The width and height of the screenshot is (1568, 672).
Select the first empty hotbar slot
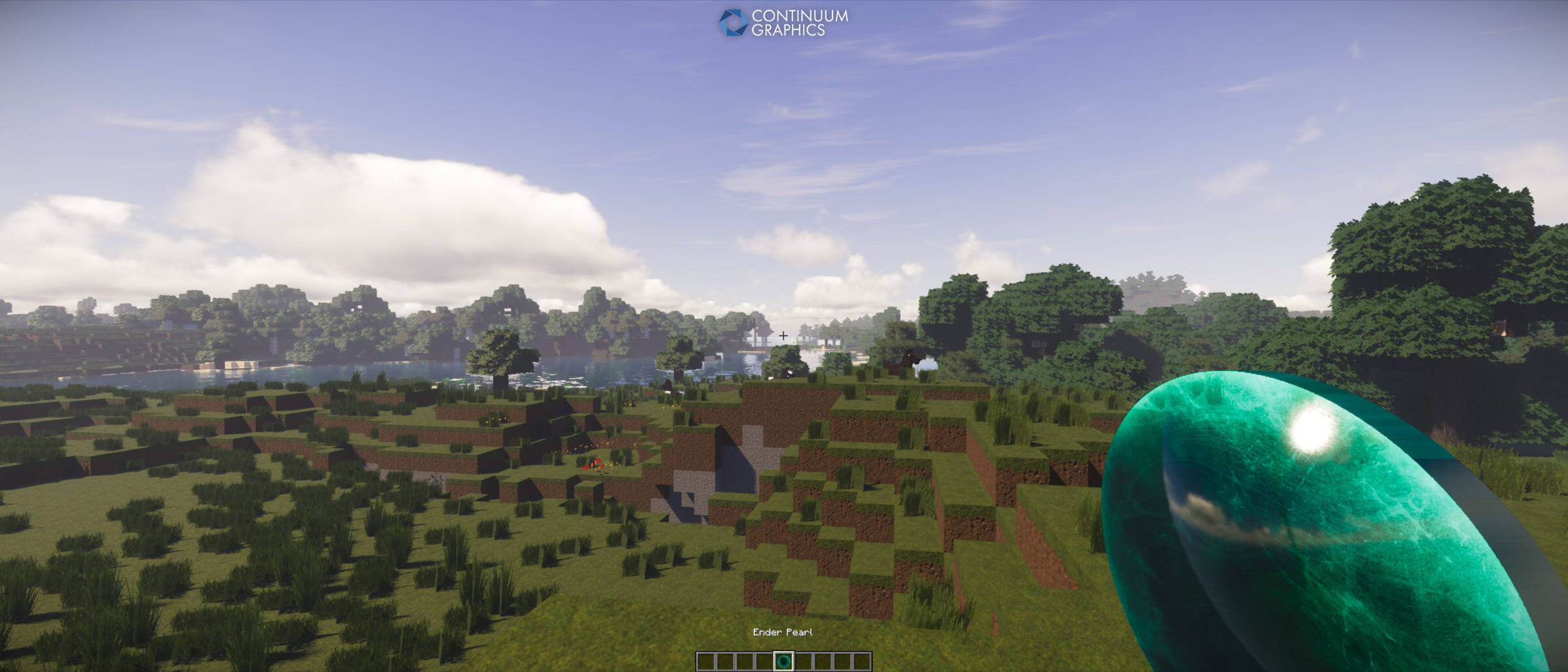coord(705,660)
